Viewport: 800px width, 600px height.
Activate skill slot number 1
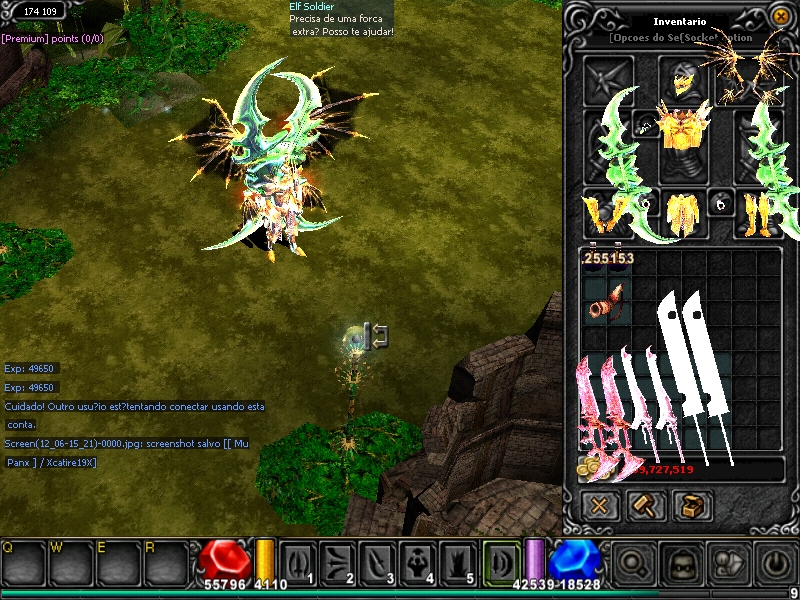(x=299, y=562)
